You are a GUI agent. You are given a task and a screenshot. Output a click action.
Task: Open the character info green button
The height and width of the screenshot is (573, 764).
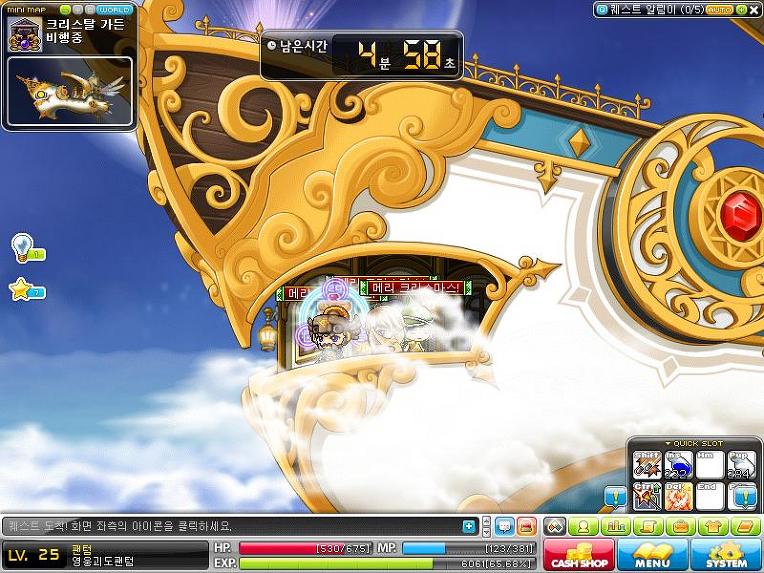pyautogui.click(x=581, y=526)
